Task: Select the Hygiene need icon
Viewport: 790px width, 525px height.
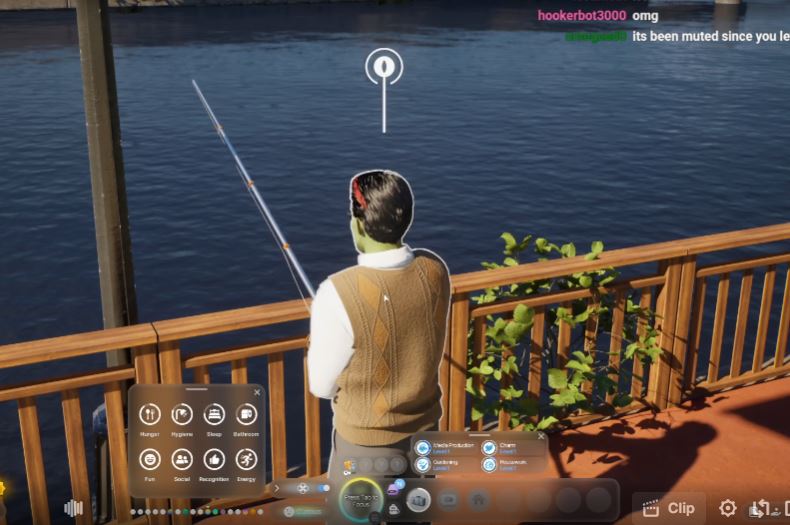Action: (x=182, y=414)
